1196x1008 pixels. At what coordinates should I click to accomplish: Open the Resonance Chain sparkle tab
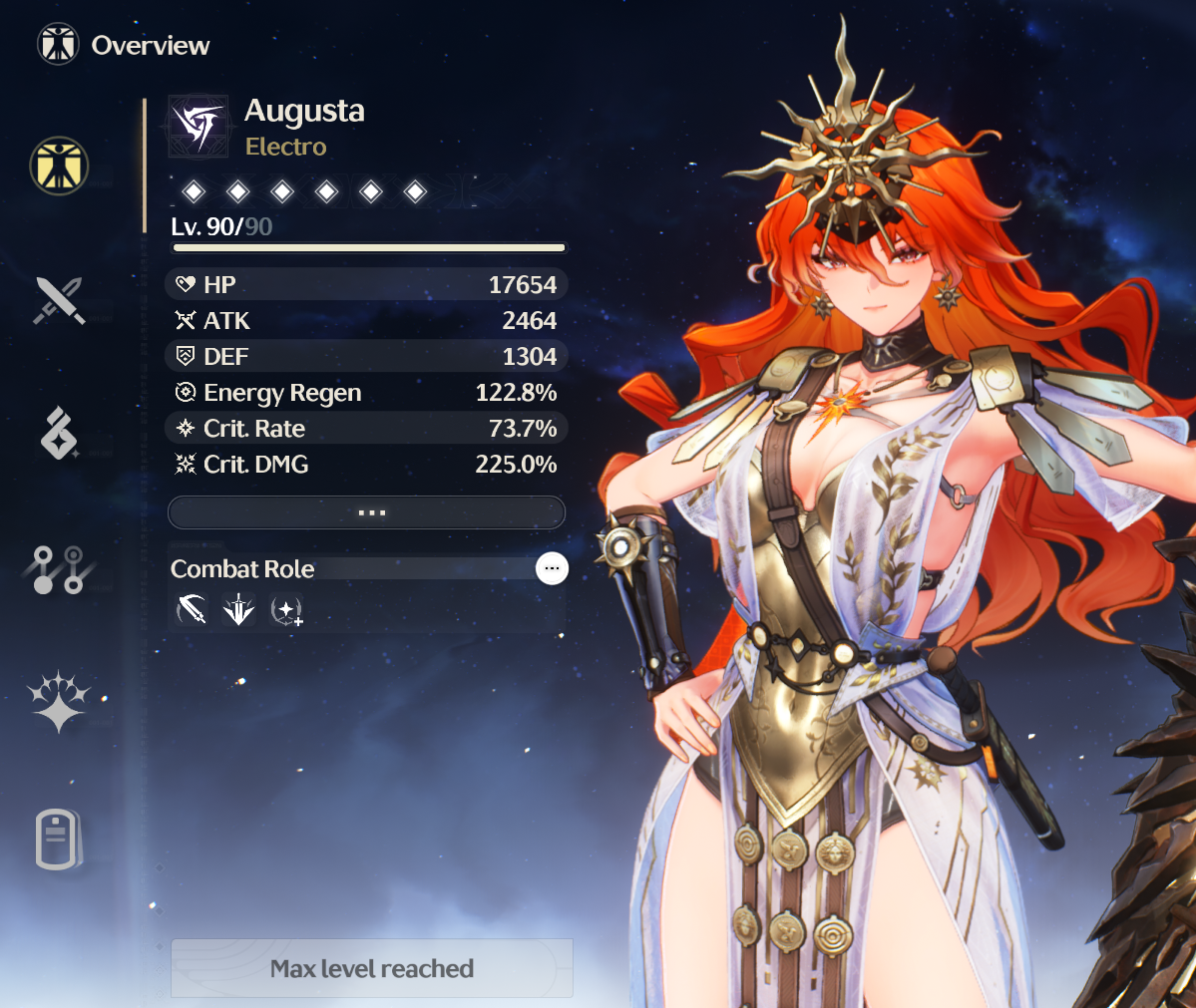click(59, 701)
